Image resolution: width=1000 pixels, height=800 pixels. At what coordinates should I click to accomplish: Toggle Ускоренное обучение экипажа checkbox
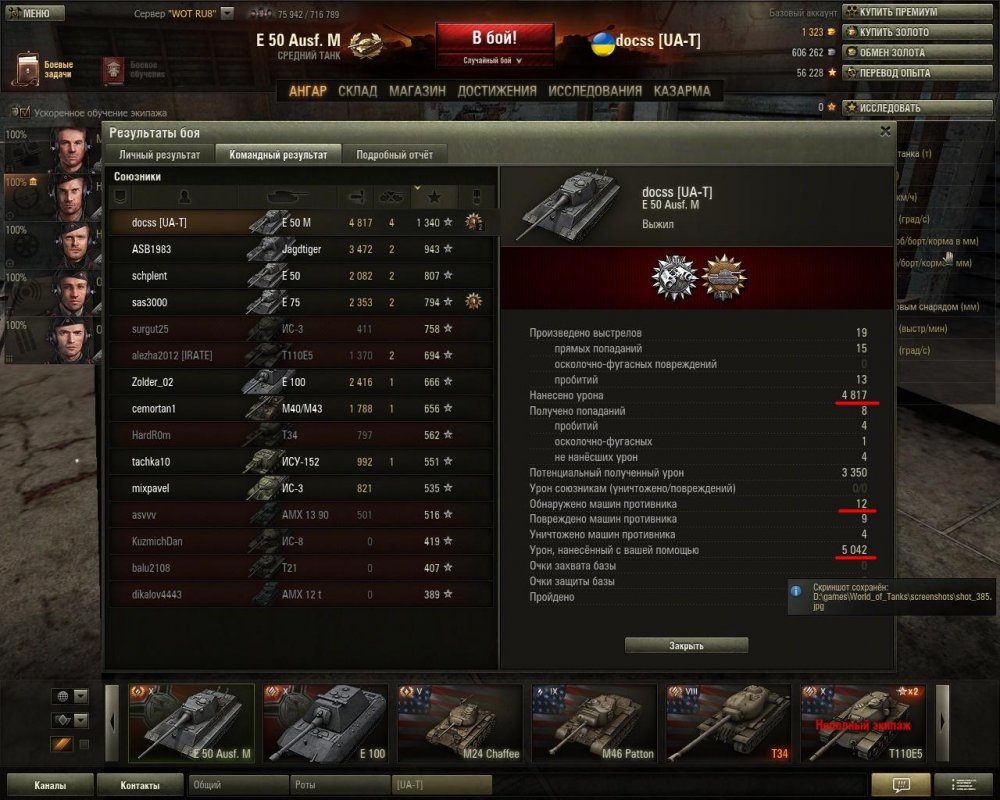[25, 113]
